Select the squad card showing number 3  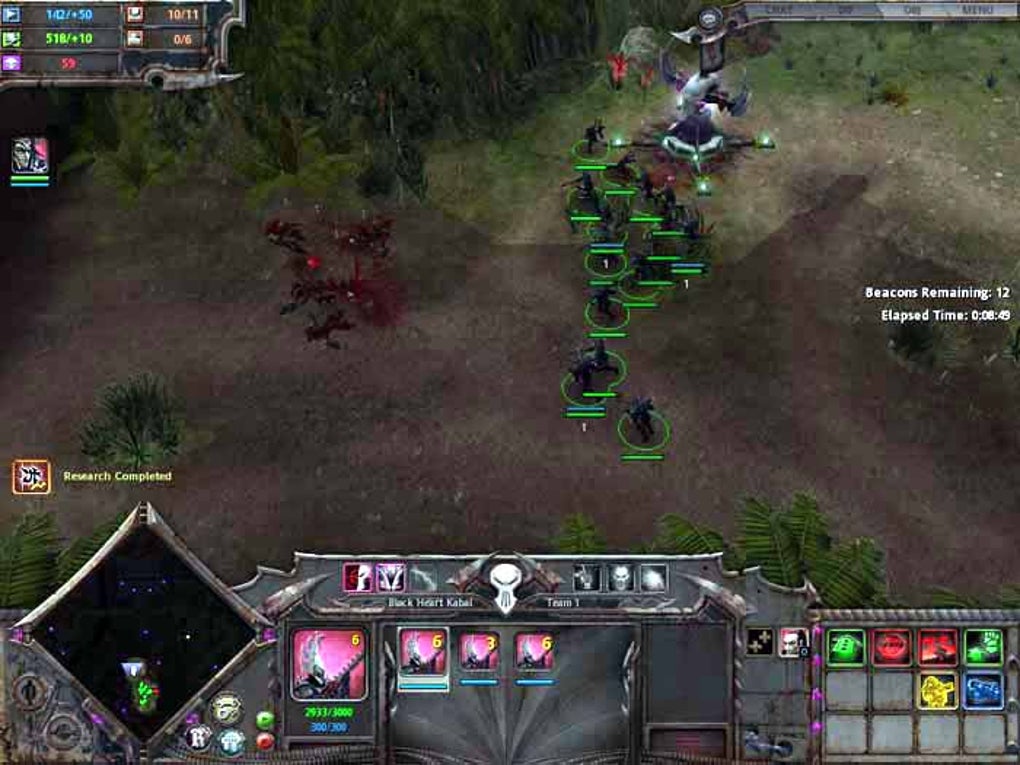(479, 651)
